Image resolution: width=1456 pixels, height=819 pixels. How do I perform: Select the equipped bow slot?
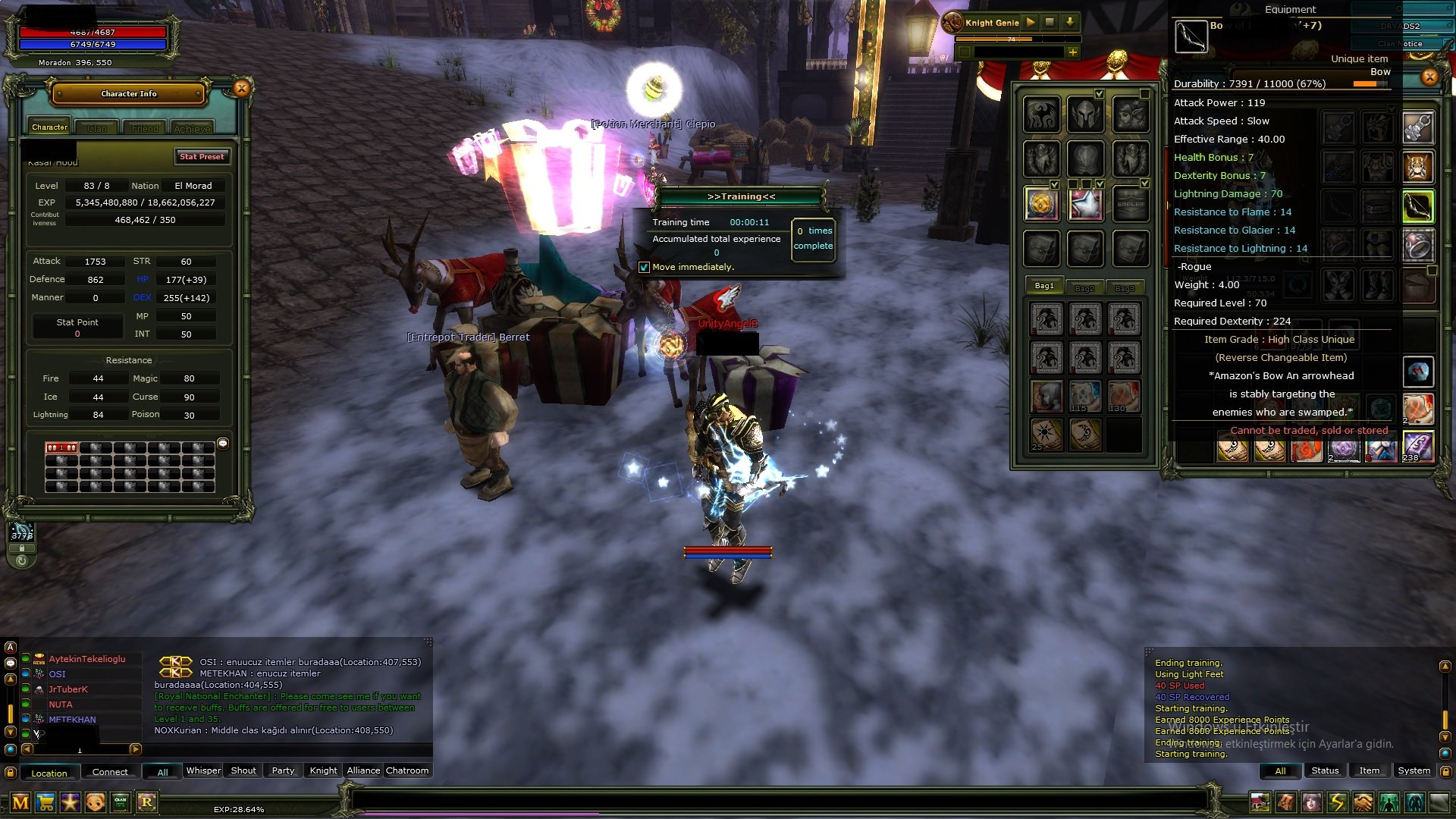coord(1417,206)
